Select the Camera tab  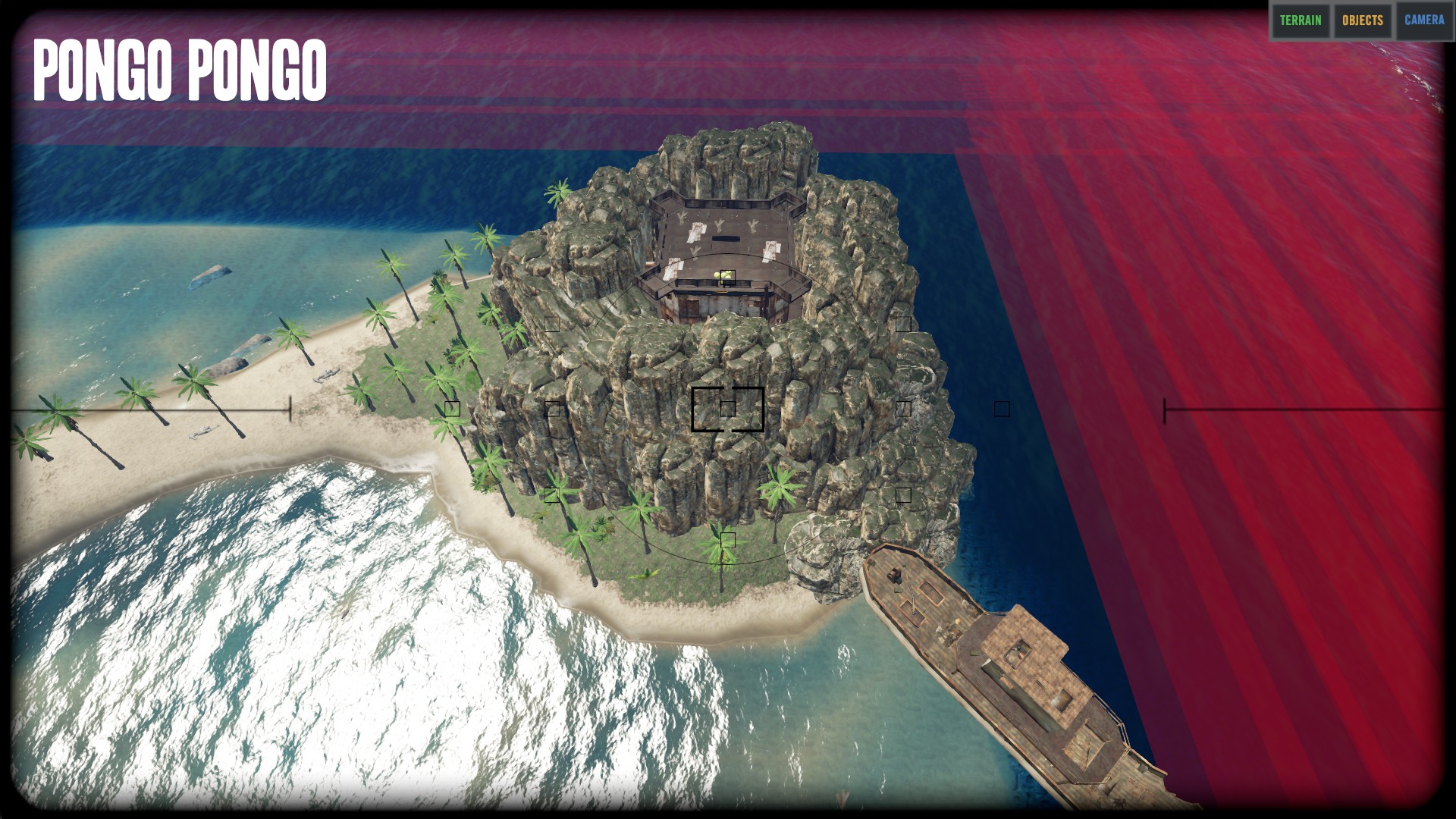click(x=1424, y=20)
